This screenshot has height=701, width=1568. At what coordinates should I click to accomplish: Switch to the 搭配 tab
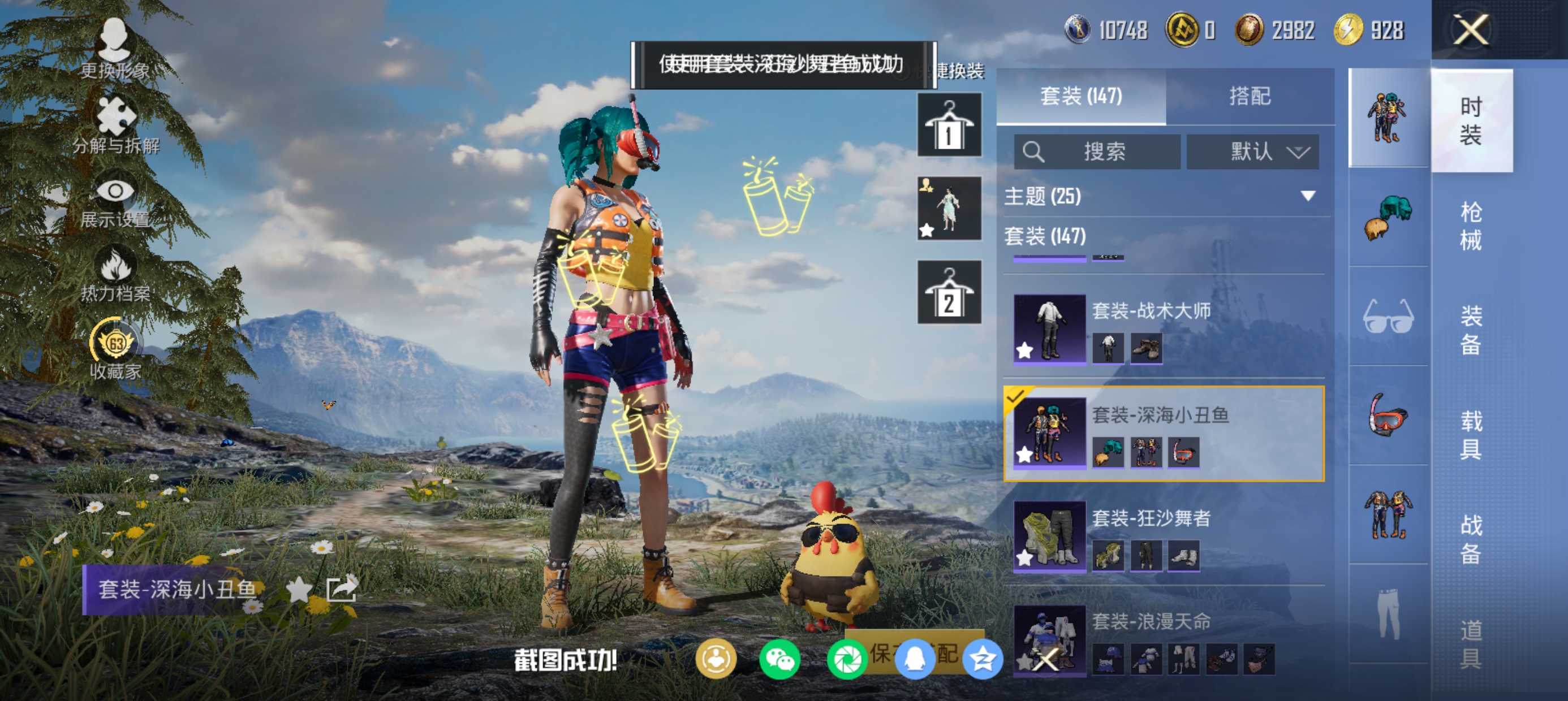1250,96
